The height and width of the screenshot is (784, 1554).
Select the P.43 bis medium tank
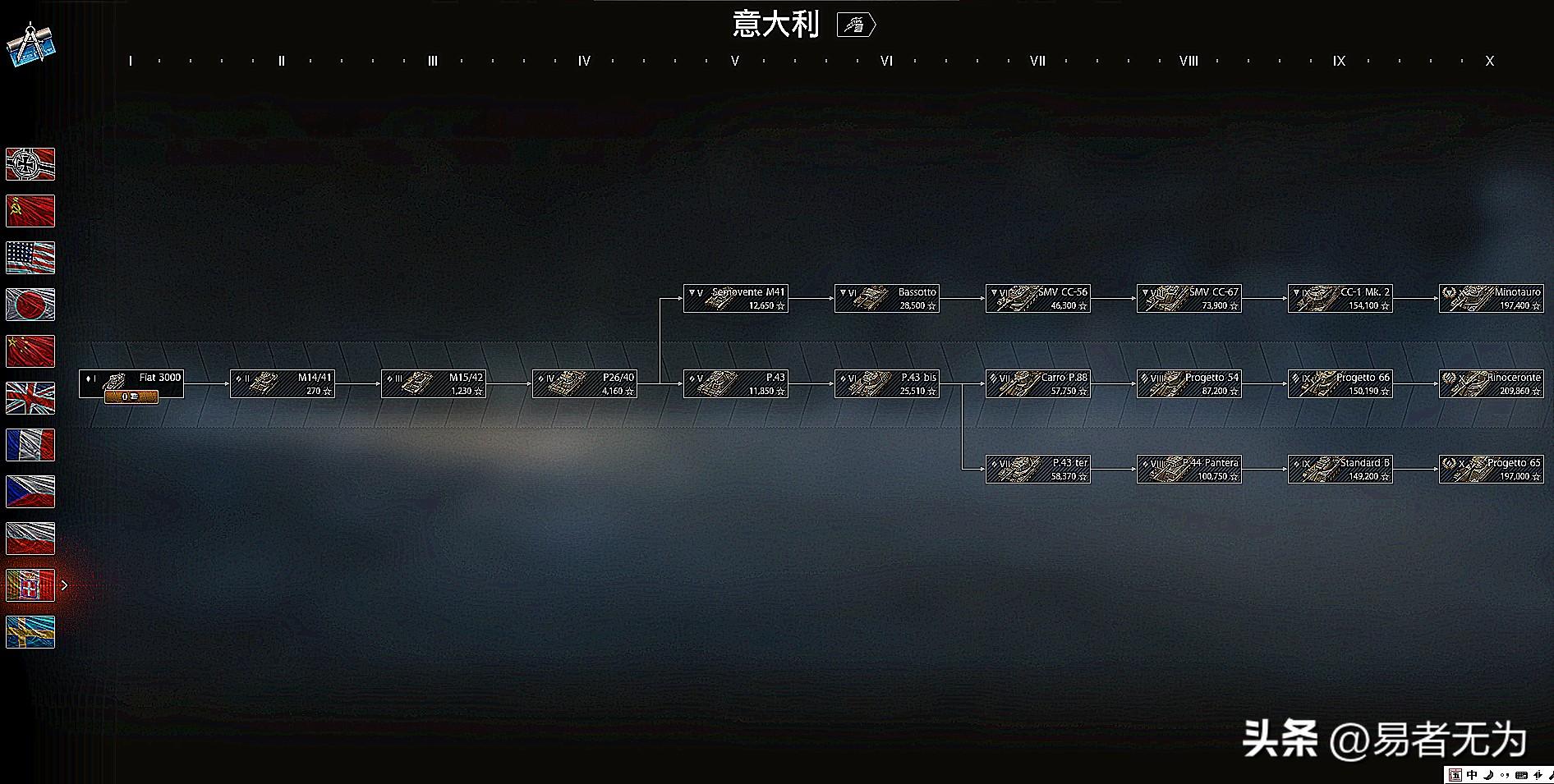tap(887, 383)
